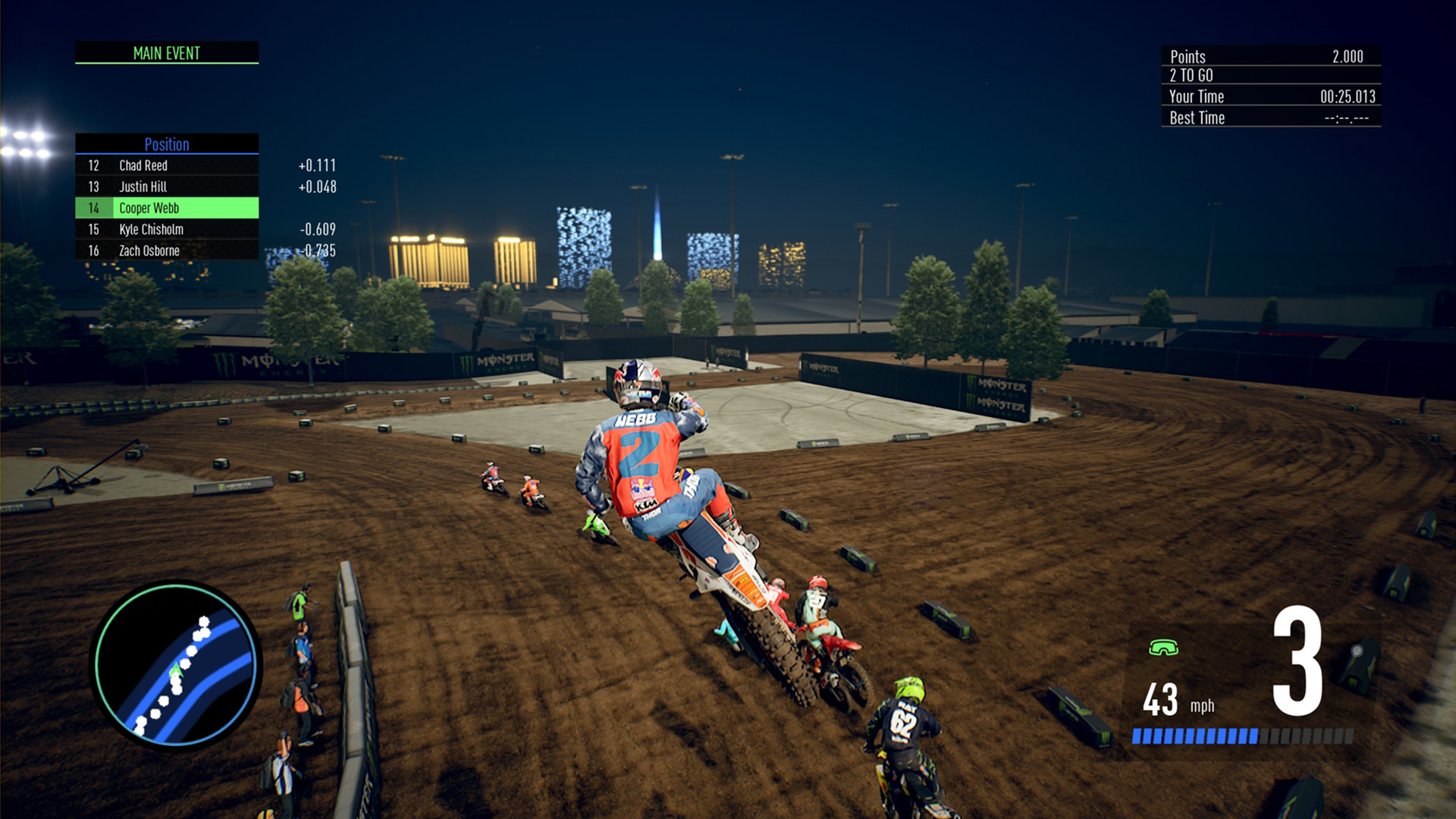1456x819 pixels.
Task: Open the MAIN EVENT tab
Action: [x=166, y=53]
